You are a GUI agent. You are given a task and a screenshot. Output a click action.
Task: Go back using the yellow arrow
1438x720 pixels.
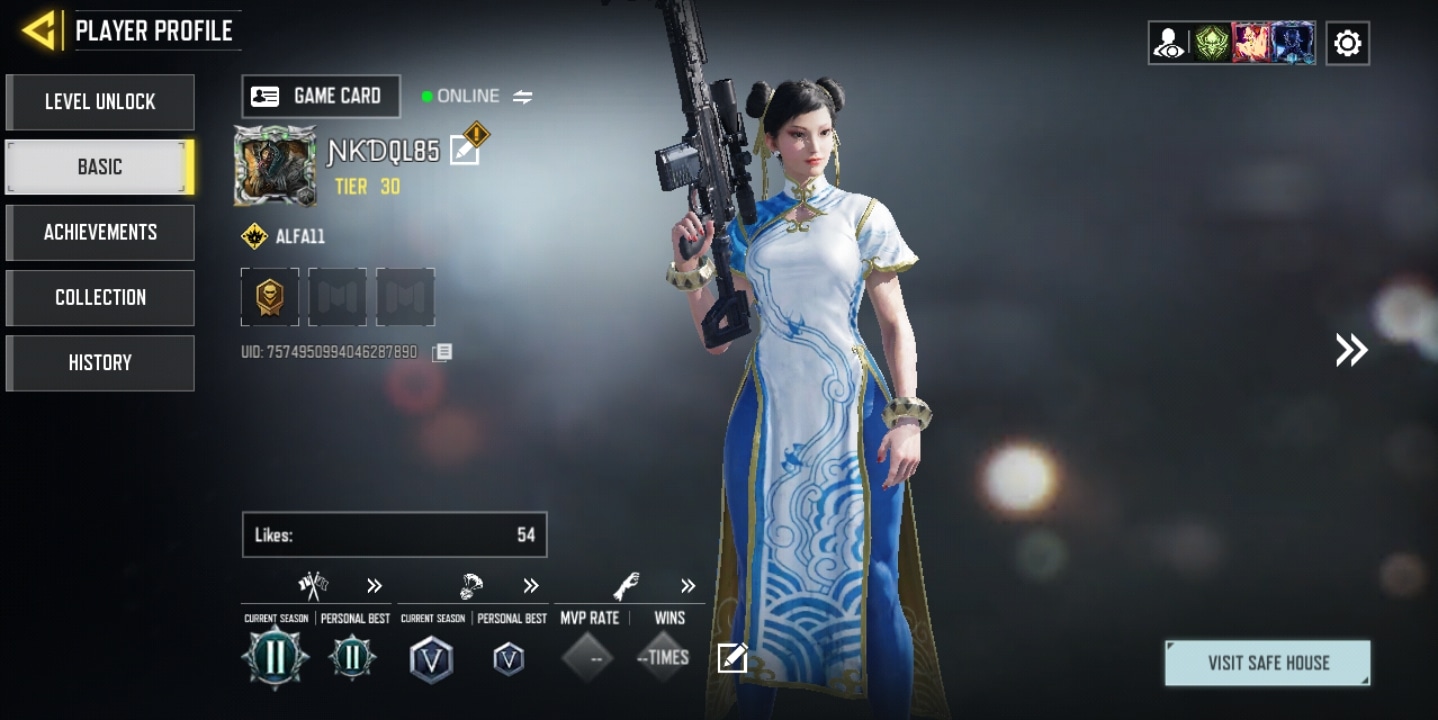39,31
